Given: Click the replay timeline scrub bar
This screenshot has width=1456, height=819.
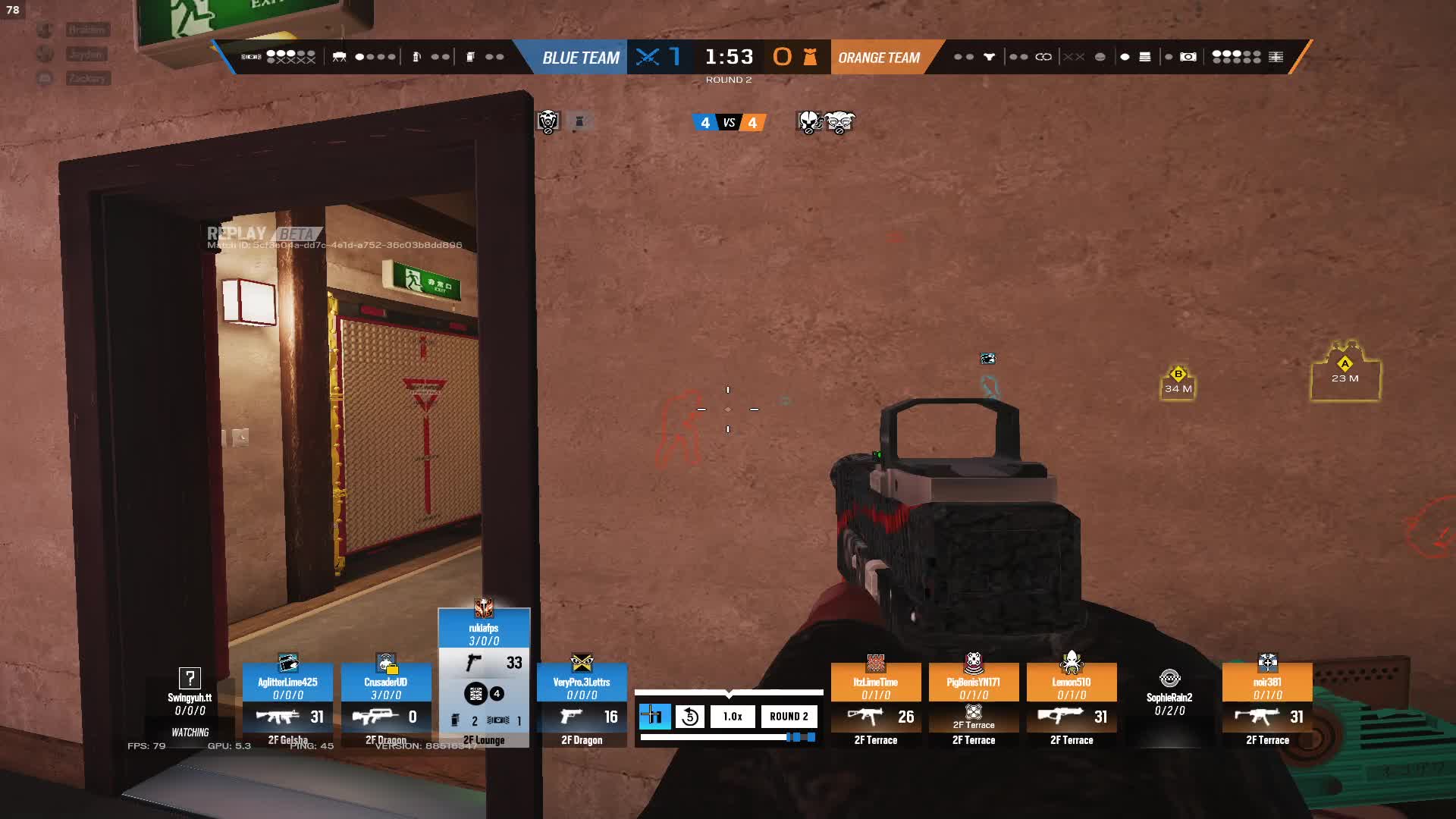Looking at the screenshot, I should (729, 736).
